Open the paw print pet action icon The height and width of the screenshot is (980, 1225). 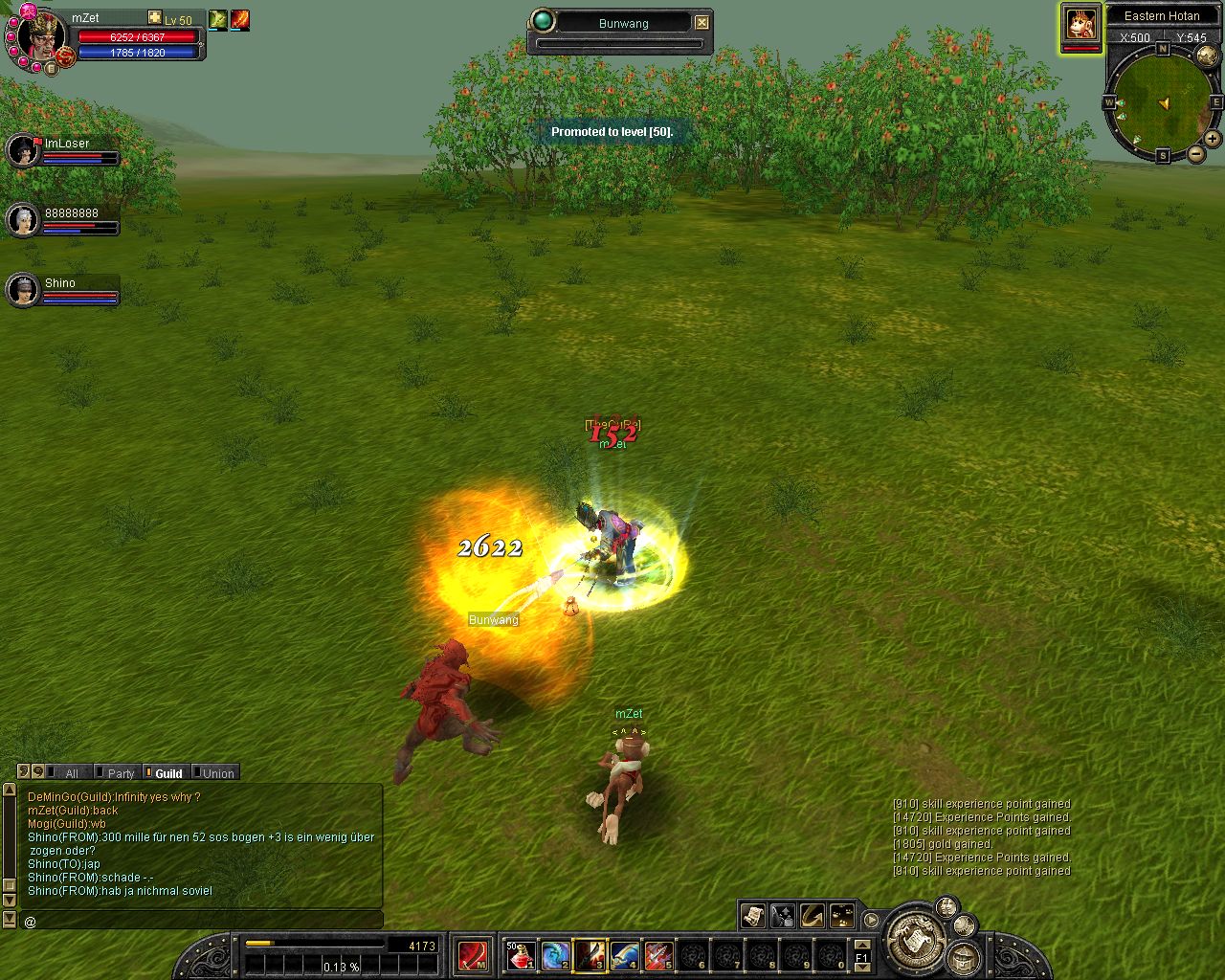pyautogui.click(x=842, y=916)
